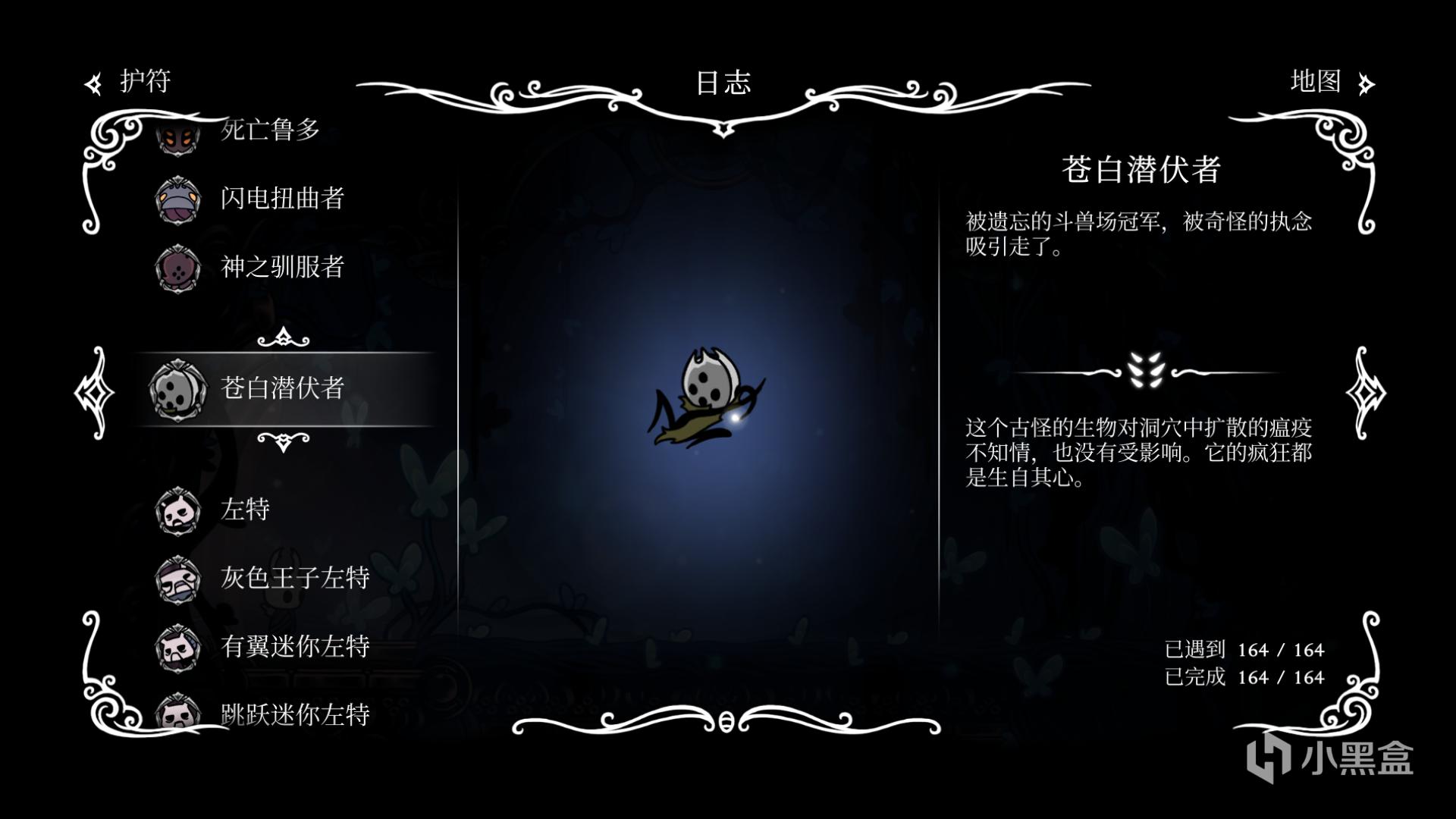
Task: Click the highlighted 苍白潜伏者 entry
Action: [282, 388]
